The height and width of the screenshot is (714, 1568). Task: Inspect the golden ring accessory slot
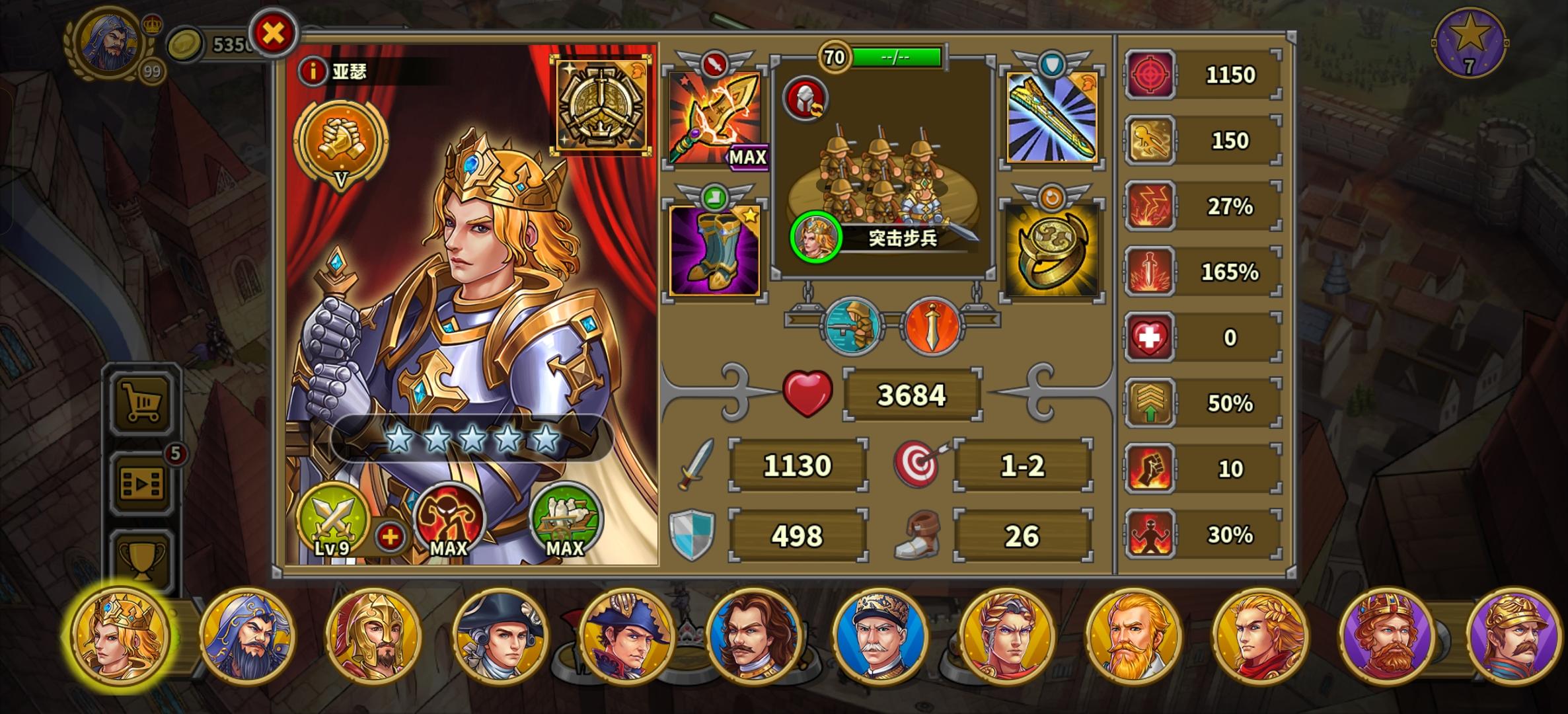coord(1052,251)
